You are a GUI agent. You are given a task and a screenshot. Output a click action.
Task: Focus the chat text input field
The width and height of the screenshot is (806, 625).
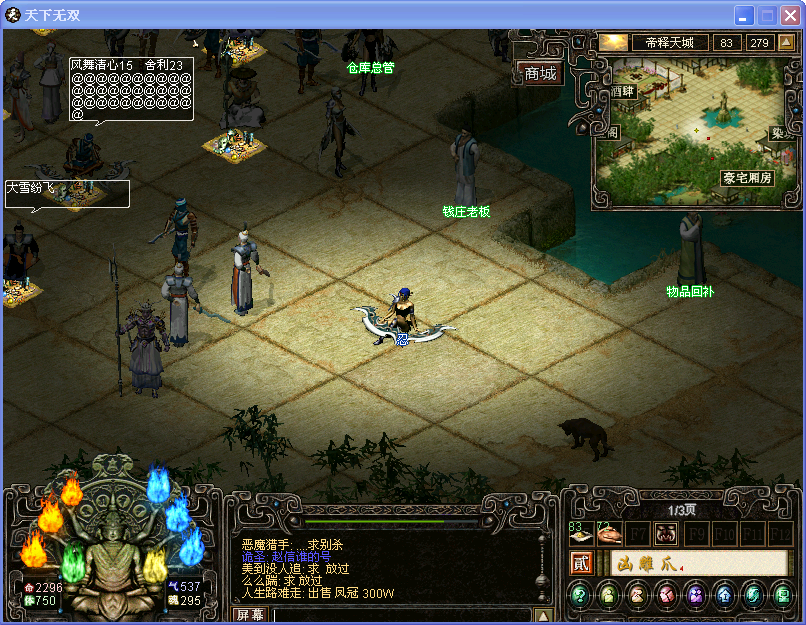point(400,615)
